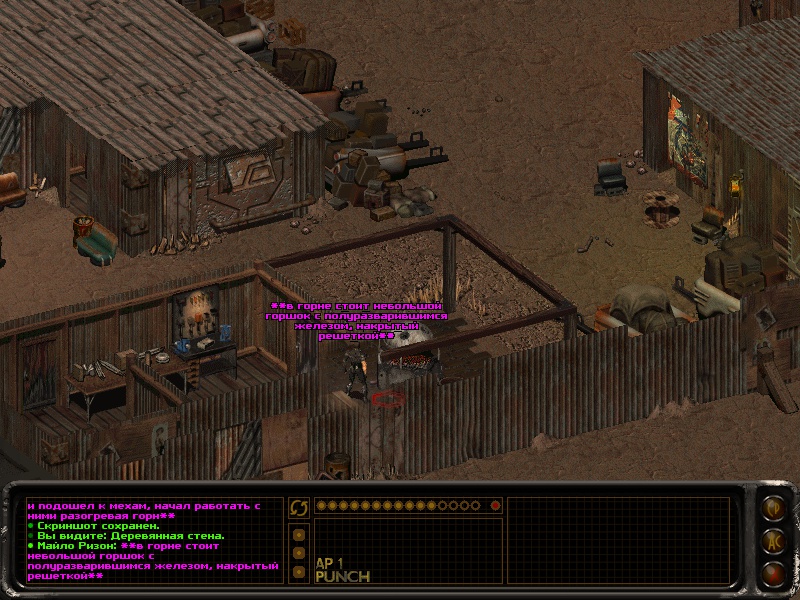
Task: Click the plain red round button
Action: 772,574
